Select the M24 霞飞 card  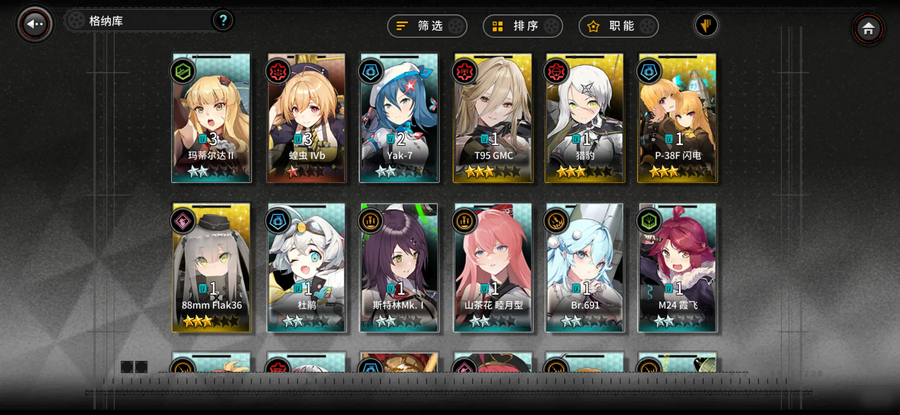click(x=678, y=268)
